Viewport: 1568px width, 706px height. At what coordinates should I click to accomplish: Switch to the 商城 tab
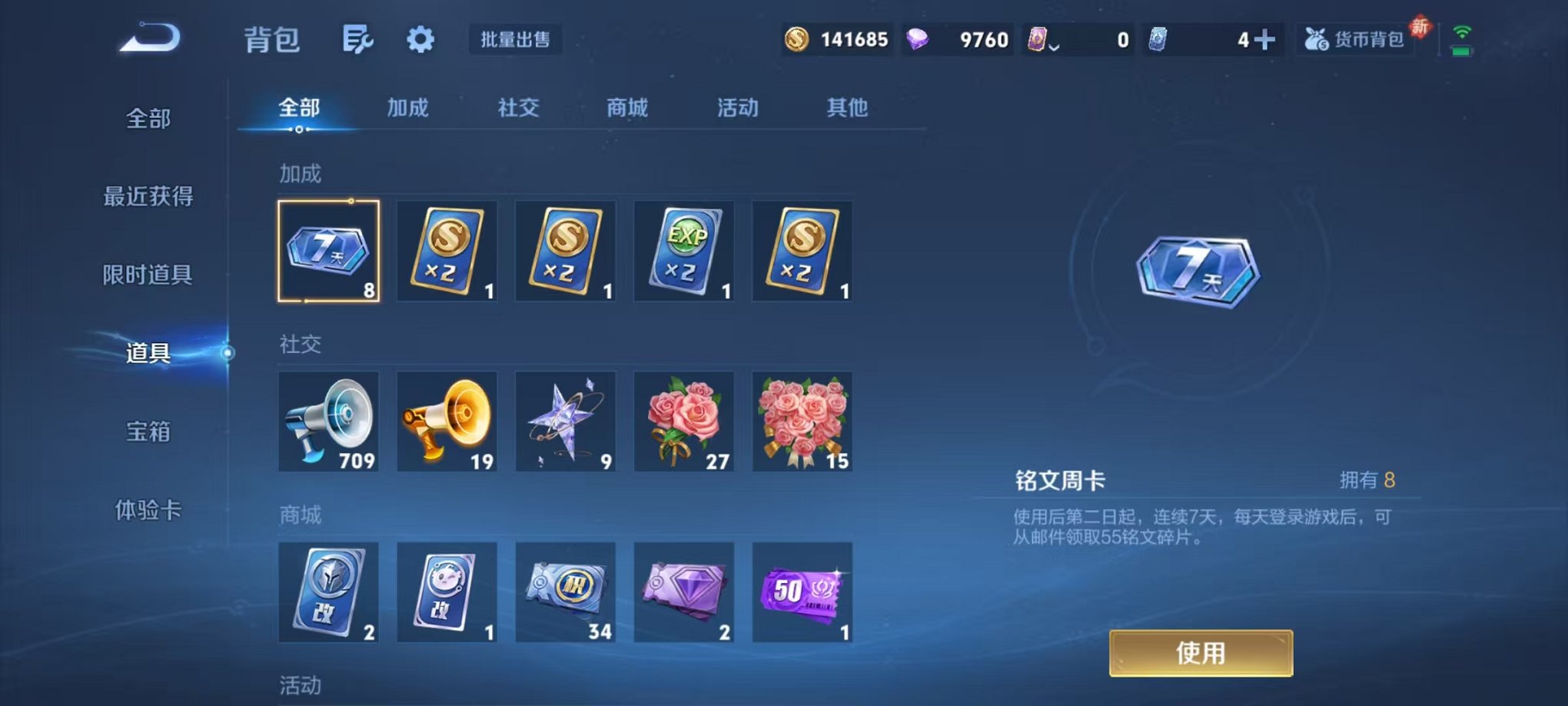coord(626,108)
